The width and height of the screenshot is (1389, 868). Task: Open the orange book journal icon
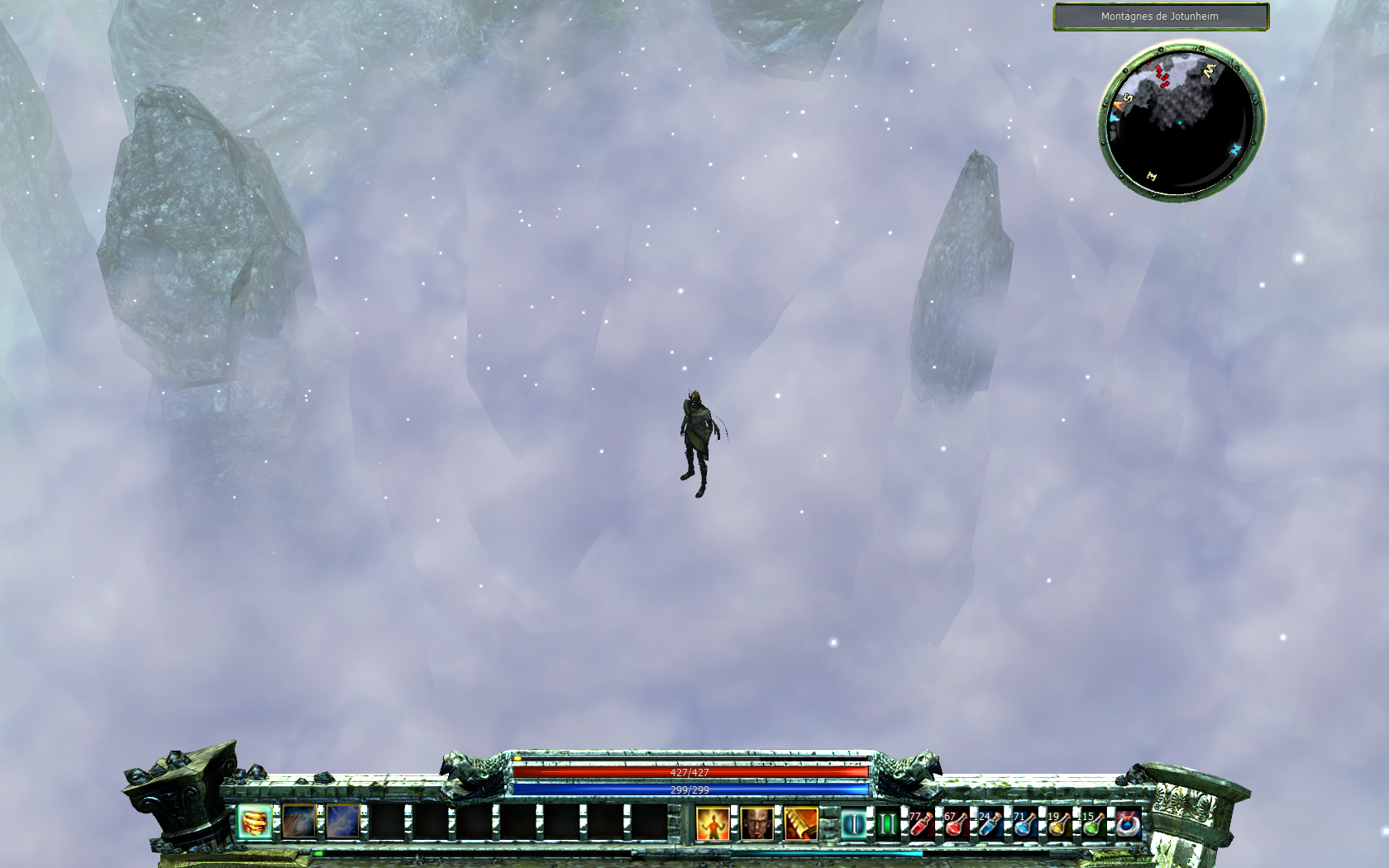point(800,824)
